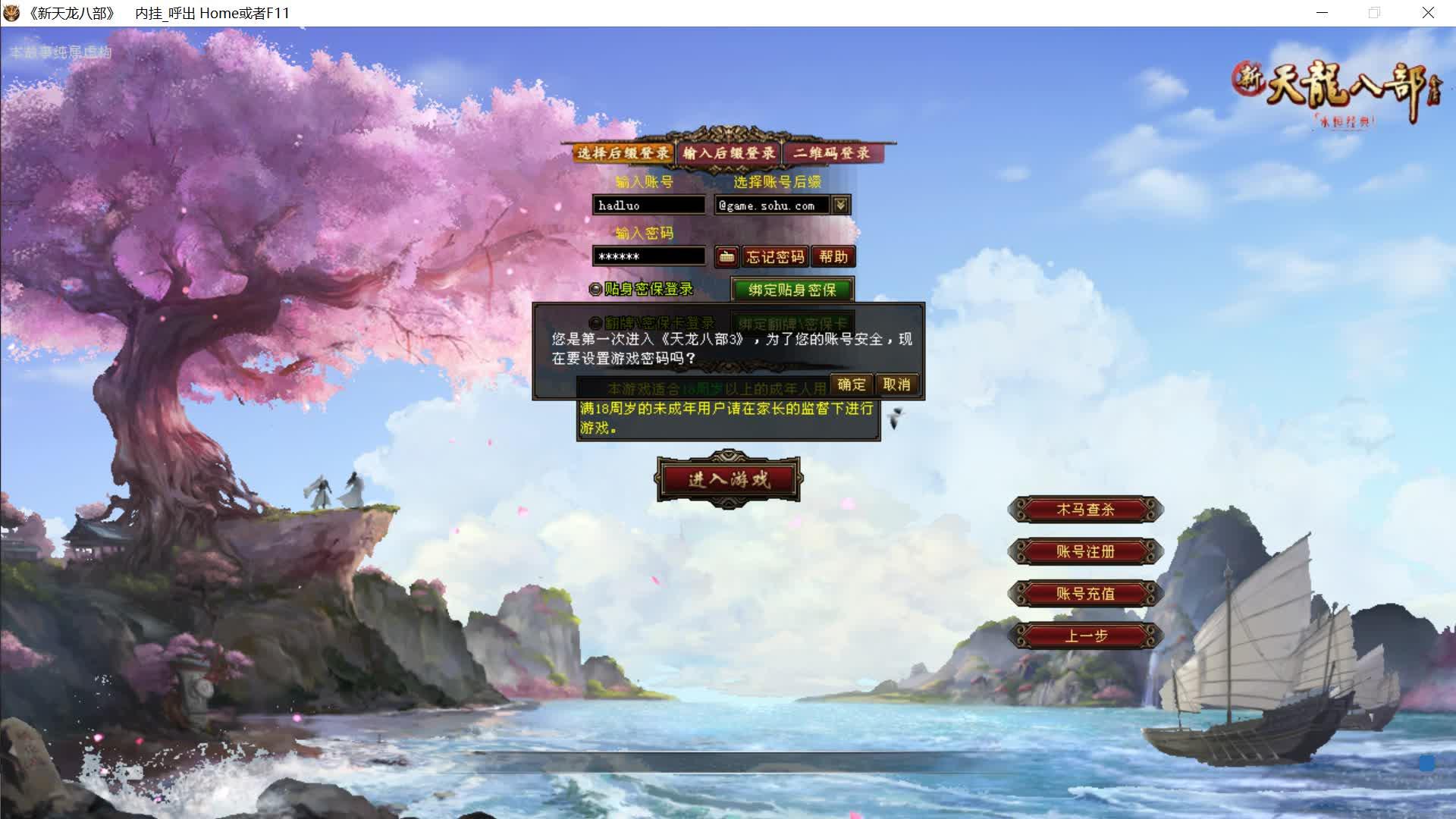Screen dimensions: 1456x819
Task: Select the 选择后缀登录 tab
Action: [623, 152]
